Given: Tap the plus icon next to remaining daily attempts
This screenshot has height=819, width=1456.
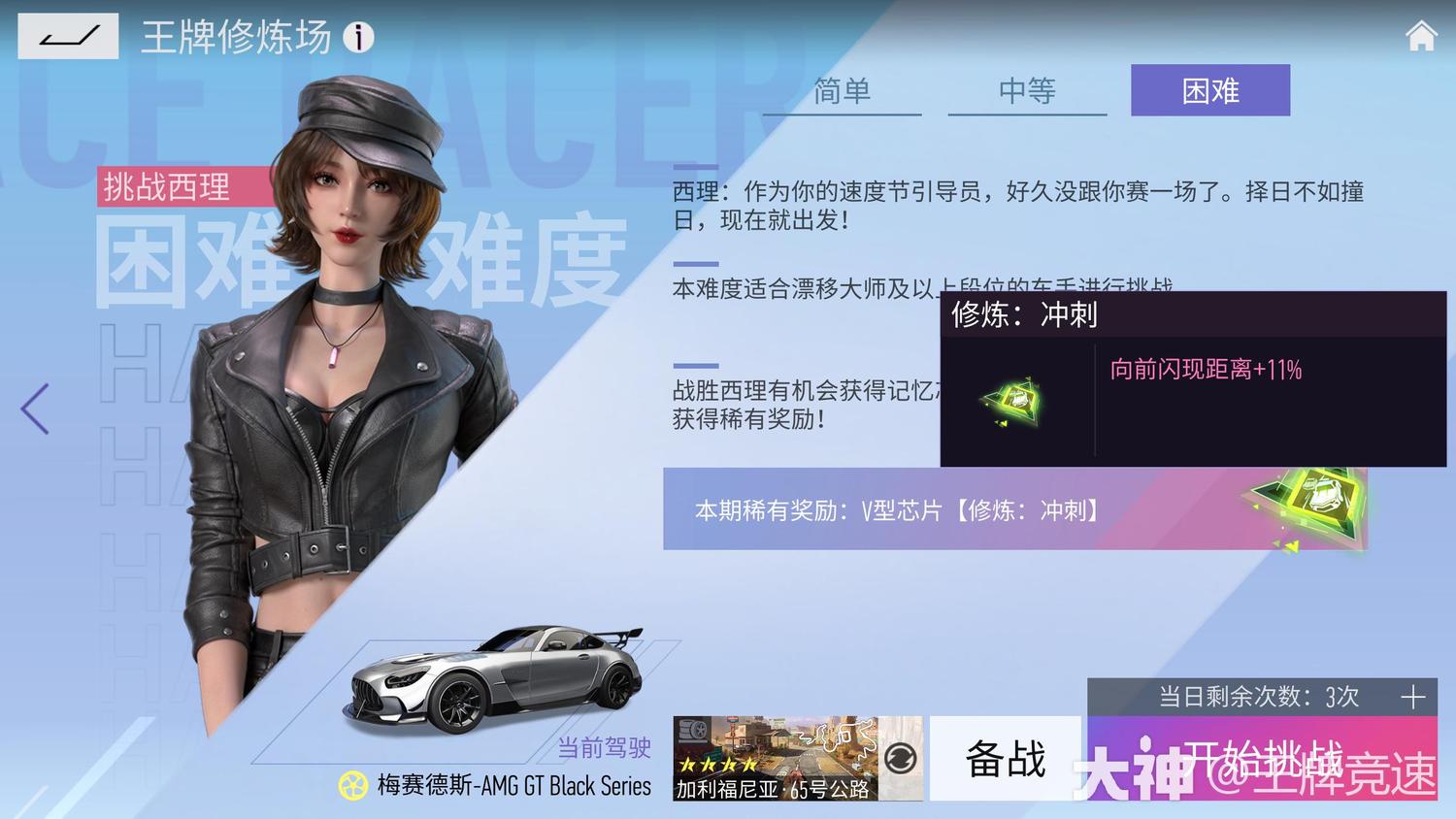Looking at the screenshot, I should click(x=1411, y=696).
